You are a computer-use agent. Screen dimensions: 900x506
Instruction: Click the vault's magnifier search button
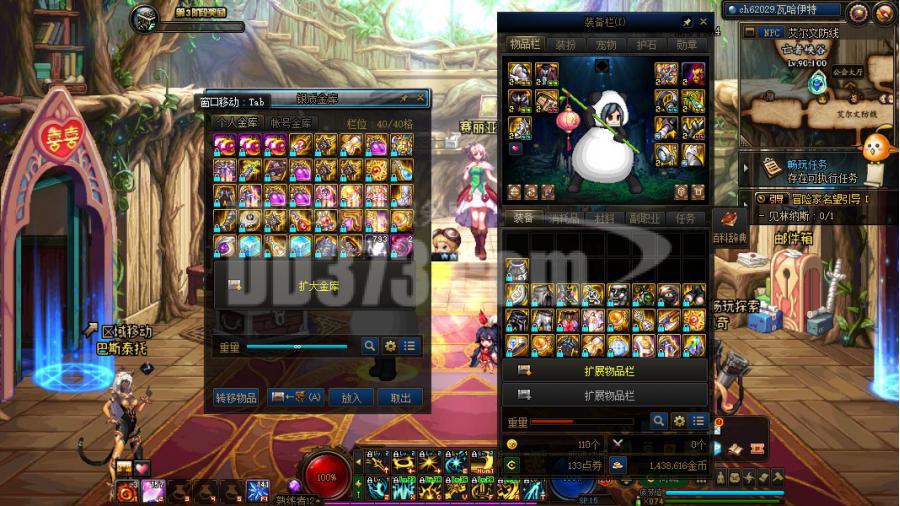pos(369,346)
